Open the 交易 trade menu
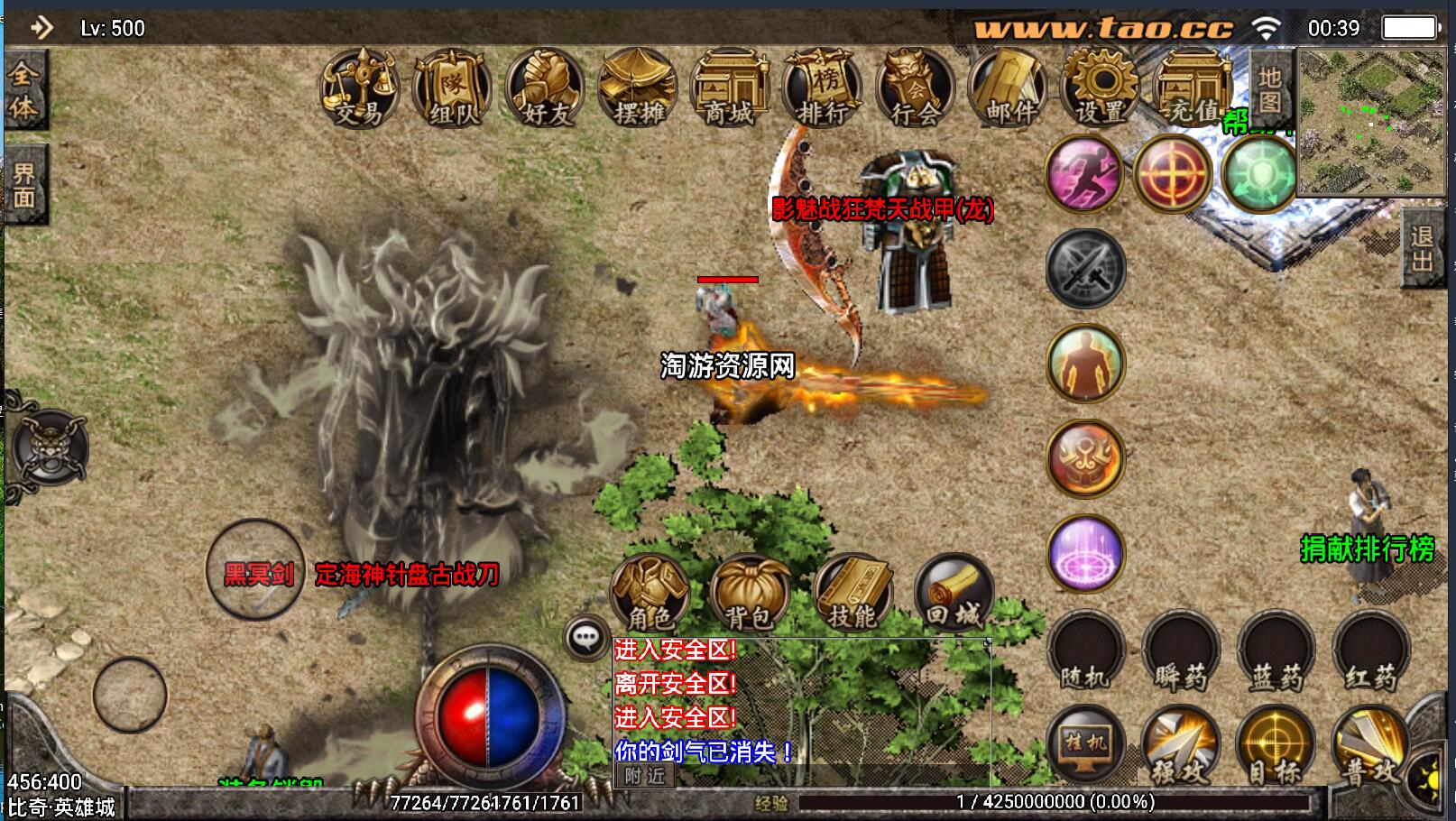 coord(360,89)
